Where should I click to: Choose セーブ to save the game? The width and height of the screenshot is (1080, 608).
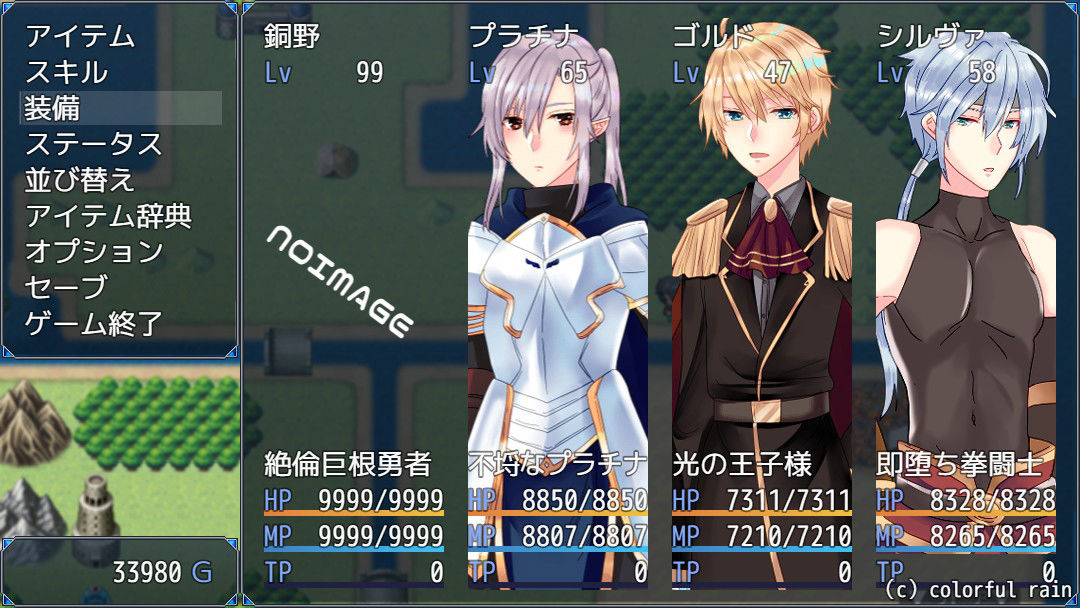(66, 288)
